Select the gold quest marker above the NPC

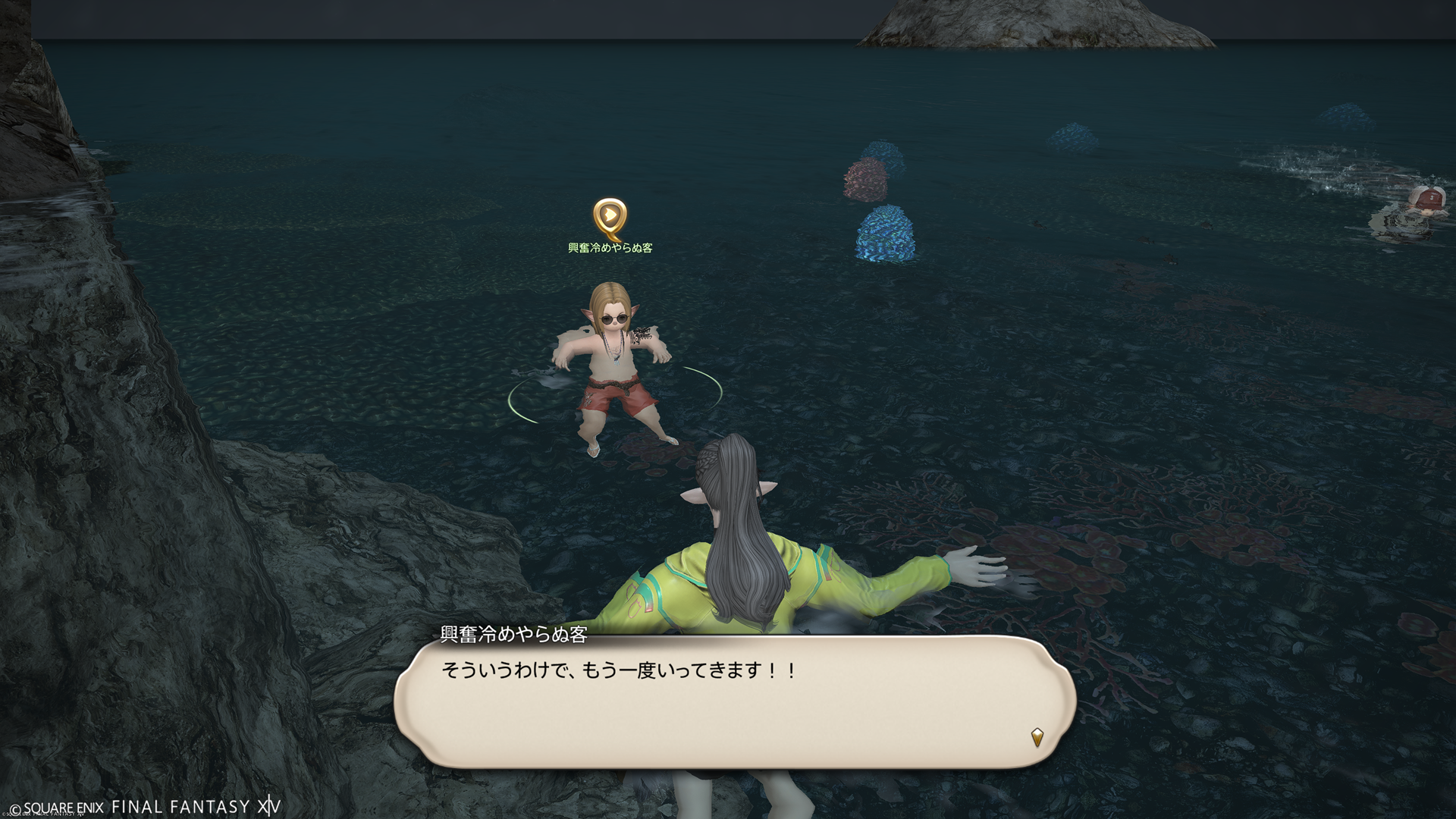(x=609, y=218)
